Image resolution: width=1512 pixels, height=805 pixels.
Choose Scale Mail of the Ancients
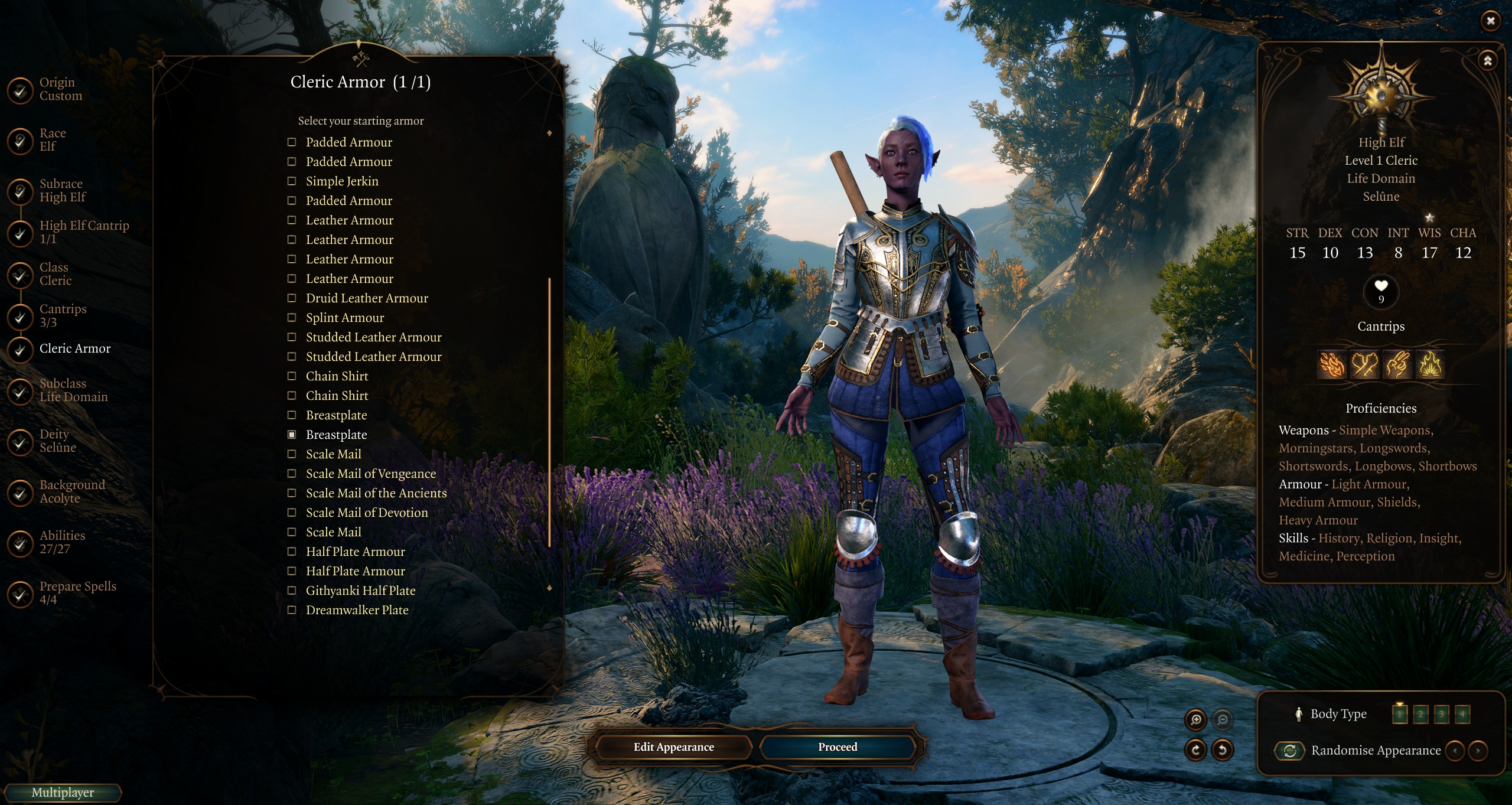coord(292,493)
